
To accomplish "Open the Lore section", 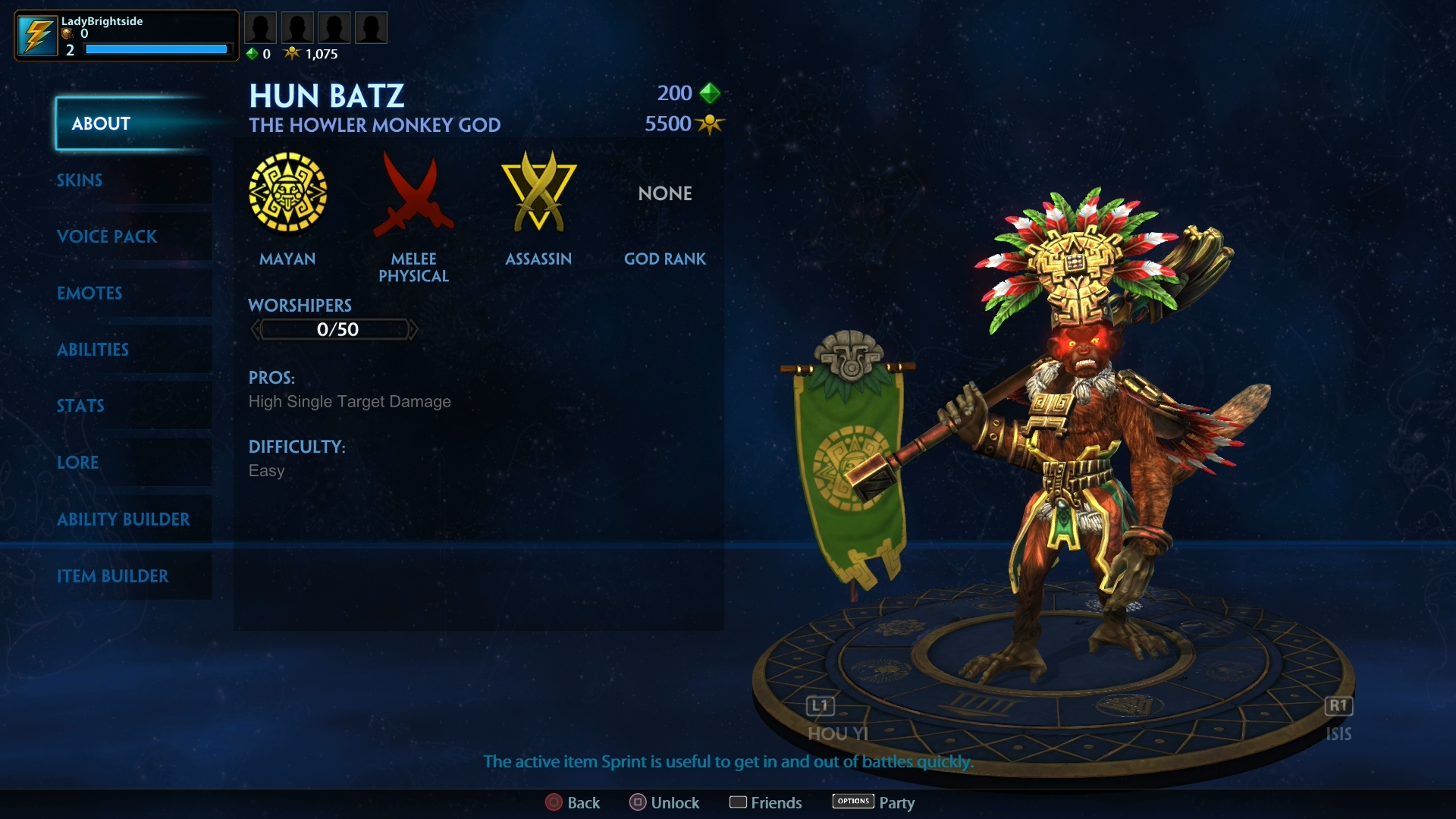I will [x=77, y=463].
